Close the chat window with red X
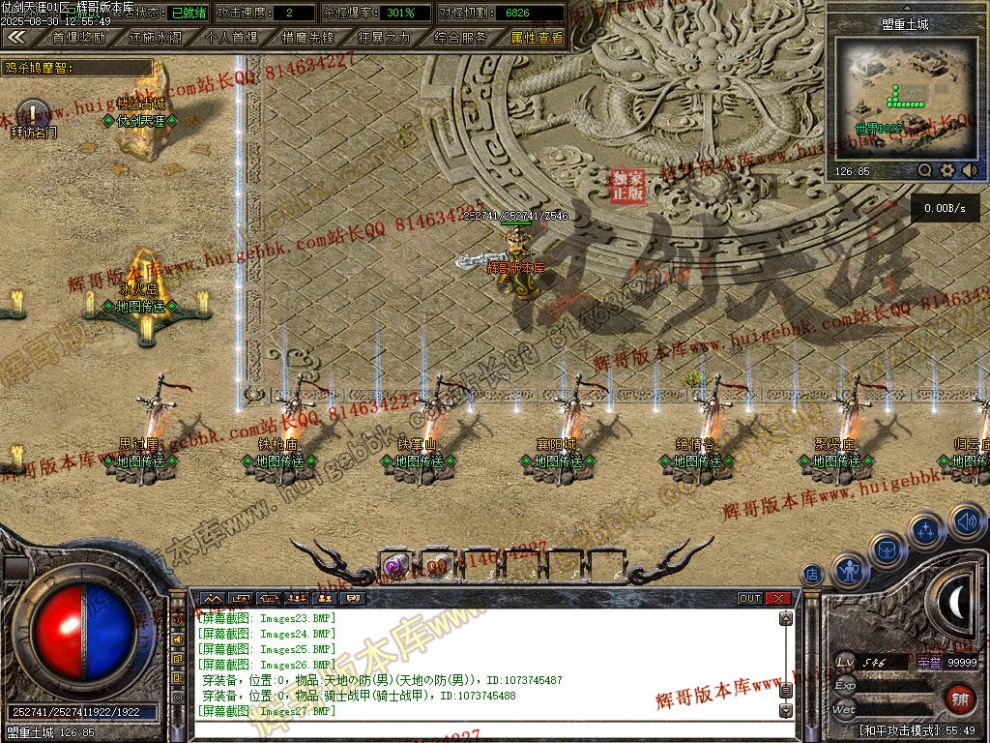 click(779, 598)
